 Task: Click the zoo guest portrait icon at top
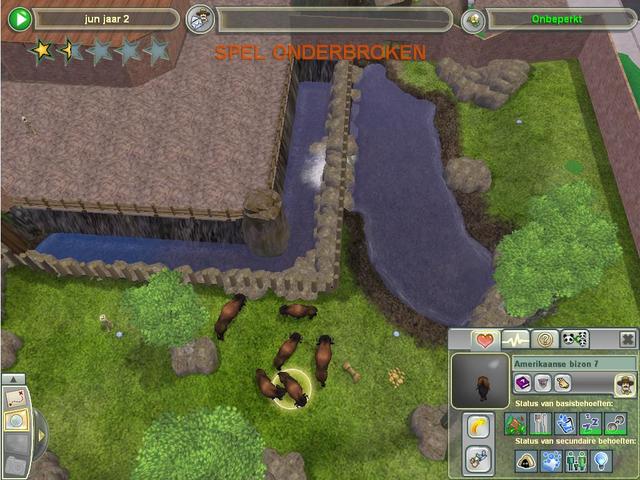pos(201,19)
